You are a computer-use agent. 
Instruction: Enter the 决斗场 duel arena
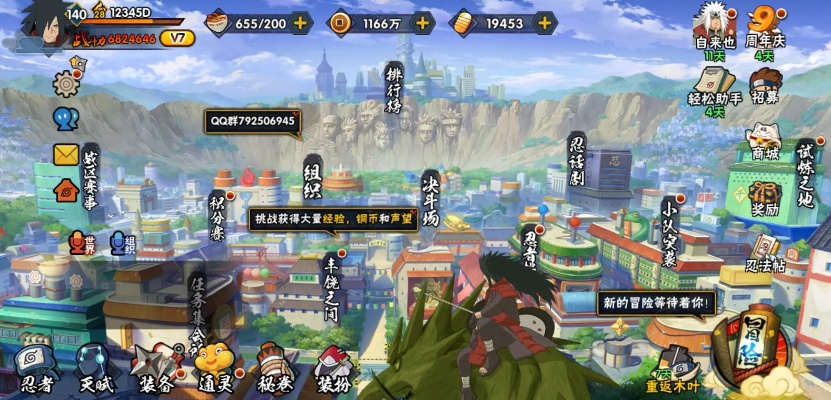click(430, 200)
